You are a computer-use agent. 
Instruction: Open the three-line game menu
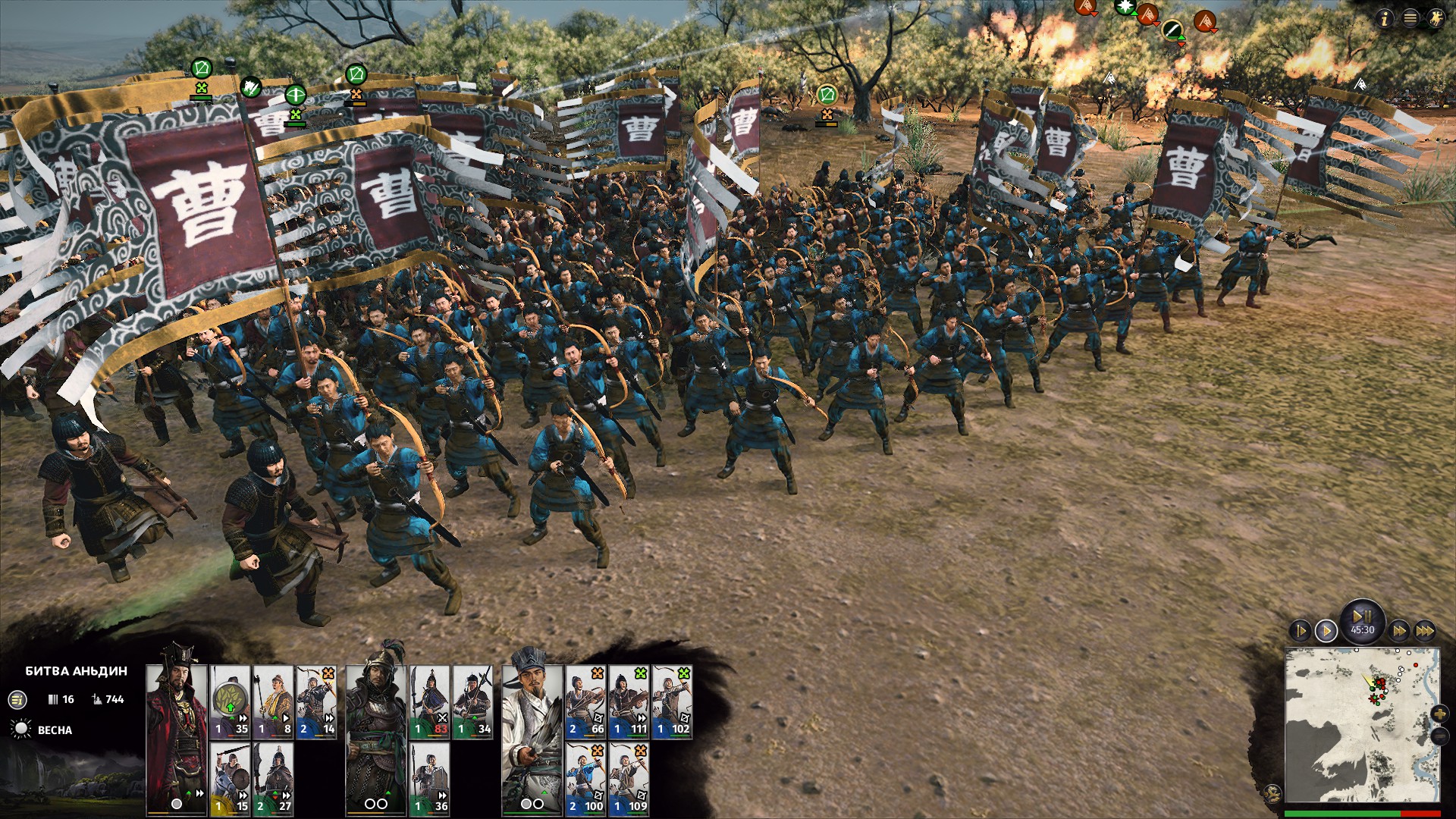point(1410,19)
